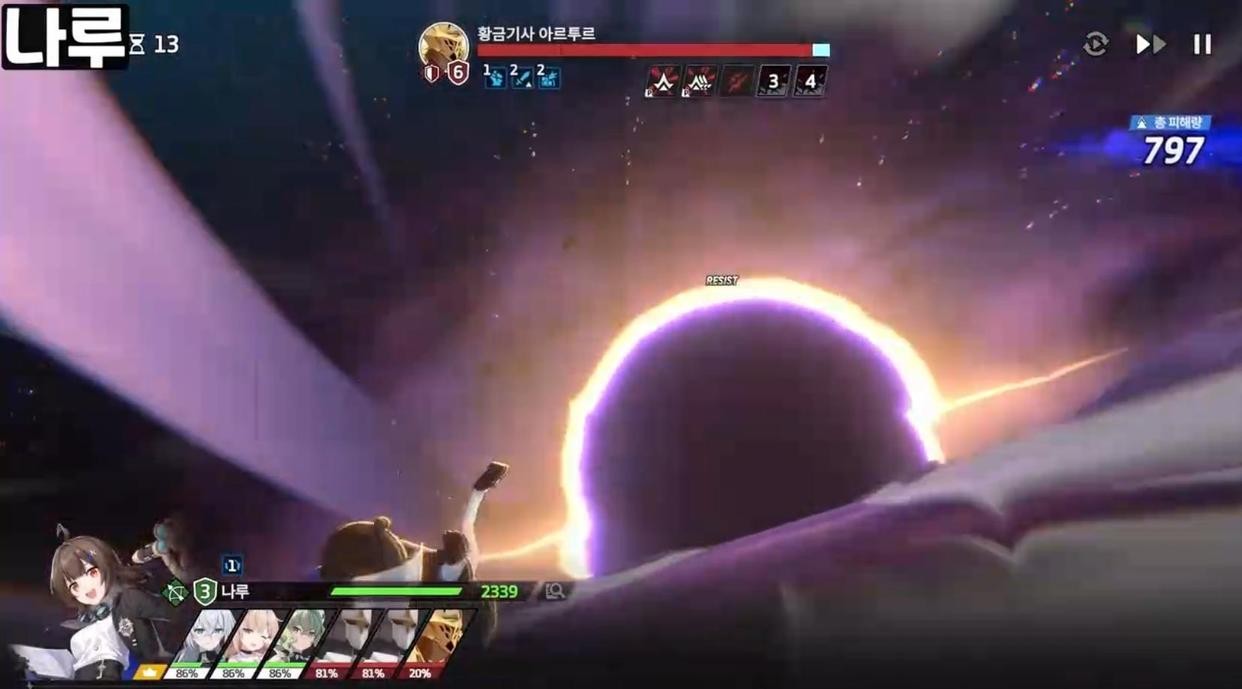The image size is (1242, 689).
Task: Open the magnifier details button beside 2339
Action: point(555,592)
